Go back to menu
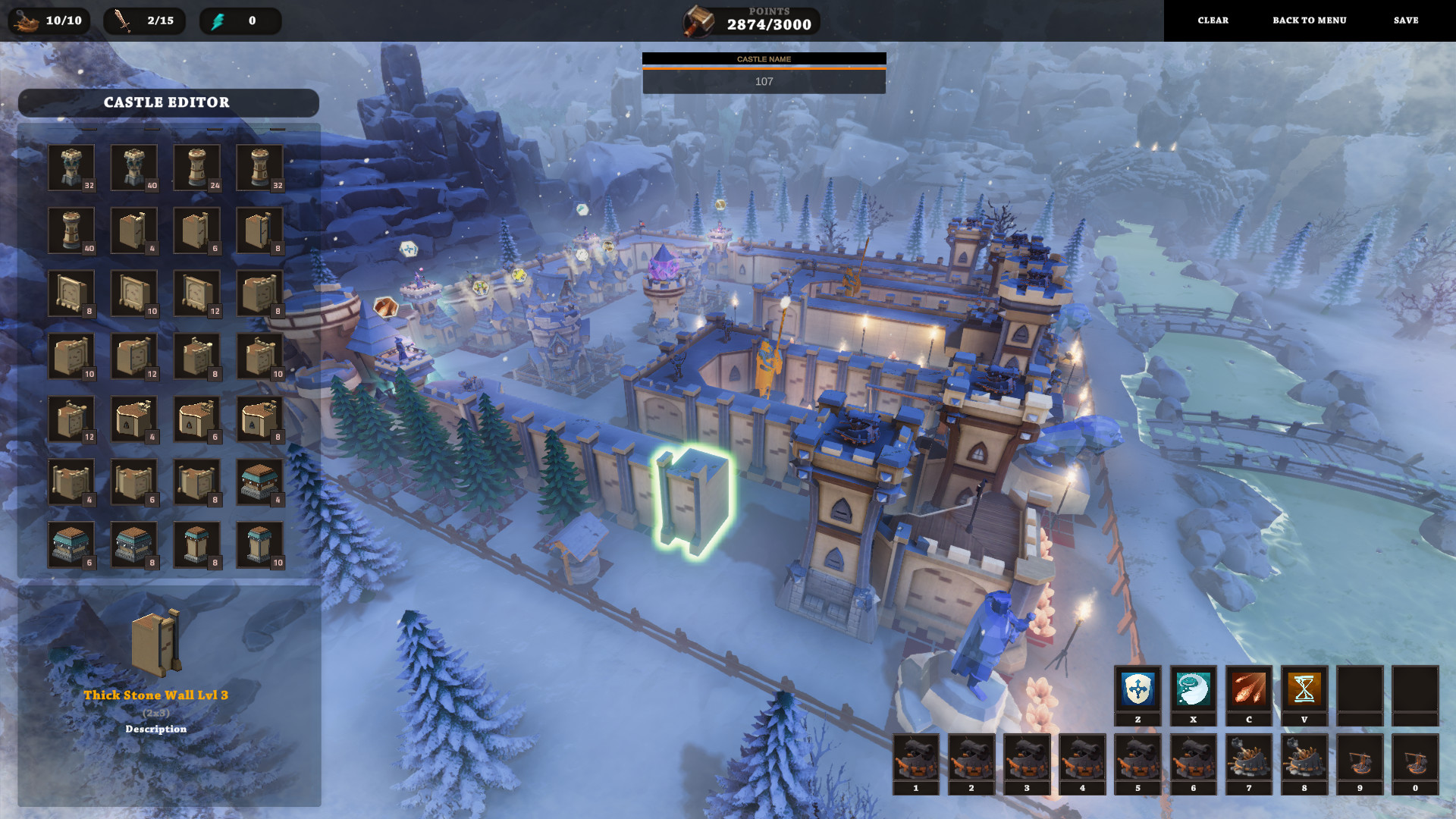Viewport: 1456px width, 819px height. 1309,20
